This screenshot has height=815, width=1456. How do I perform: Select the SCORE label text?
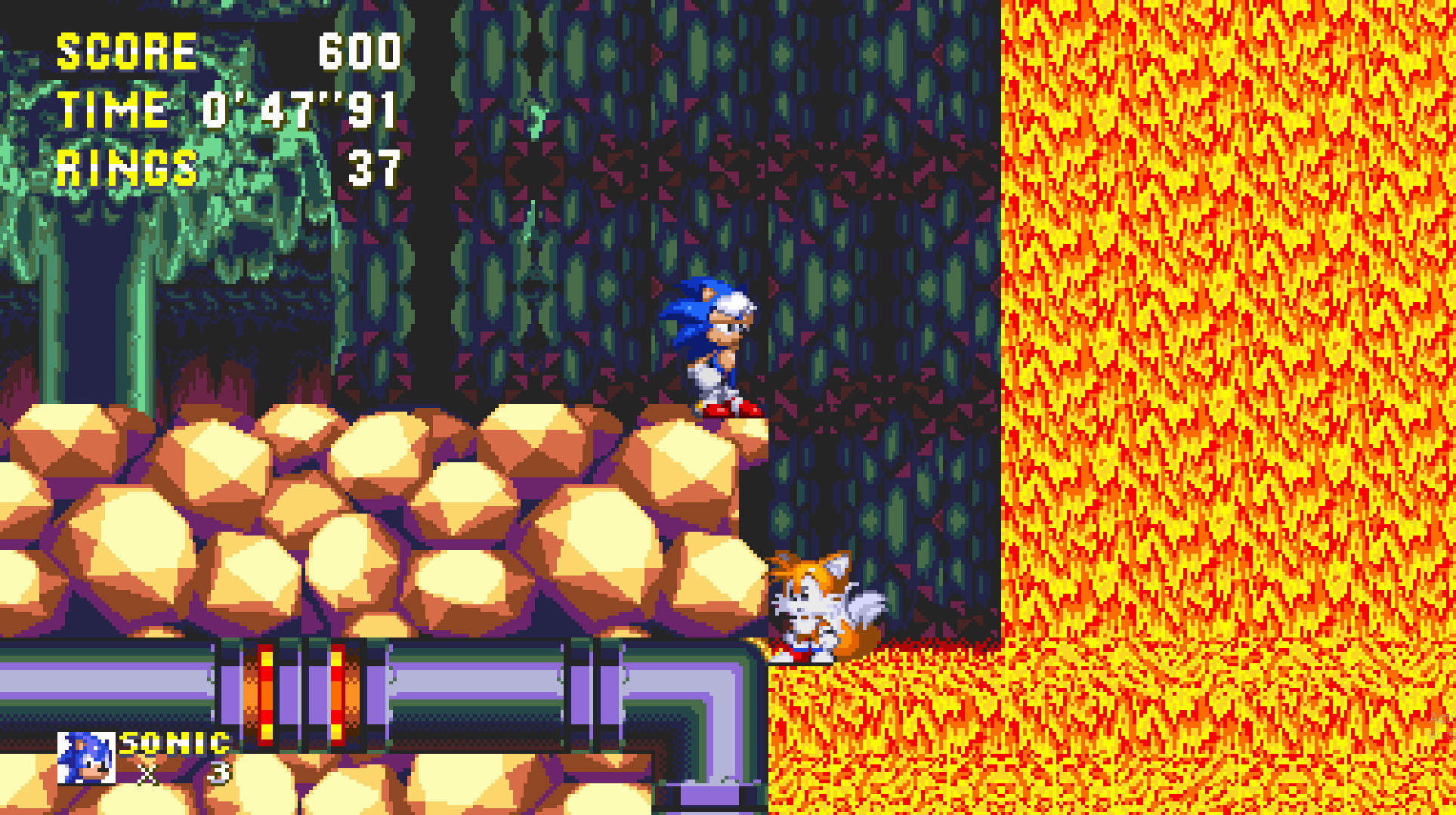(125, 51)
